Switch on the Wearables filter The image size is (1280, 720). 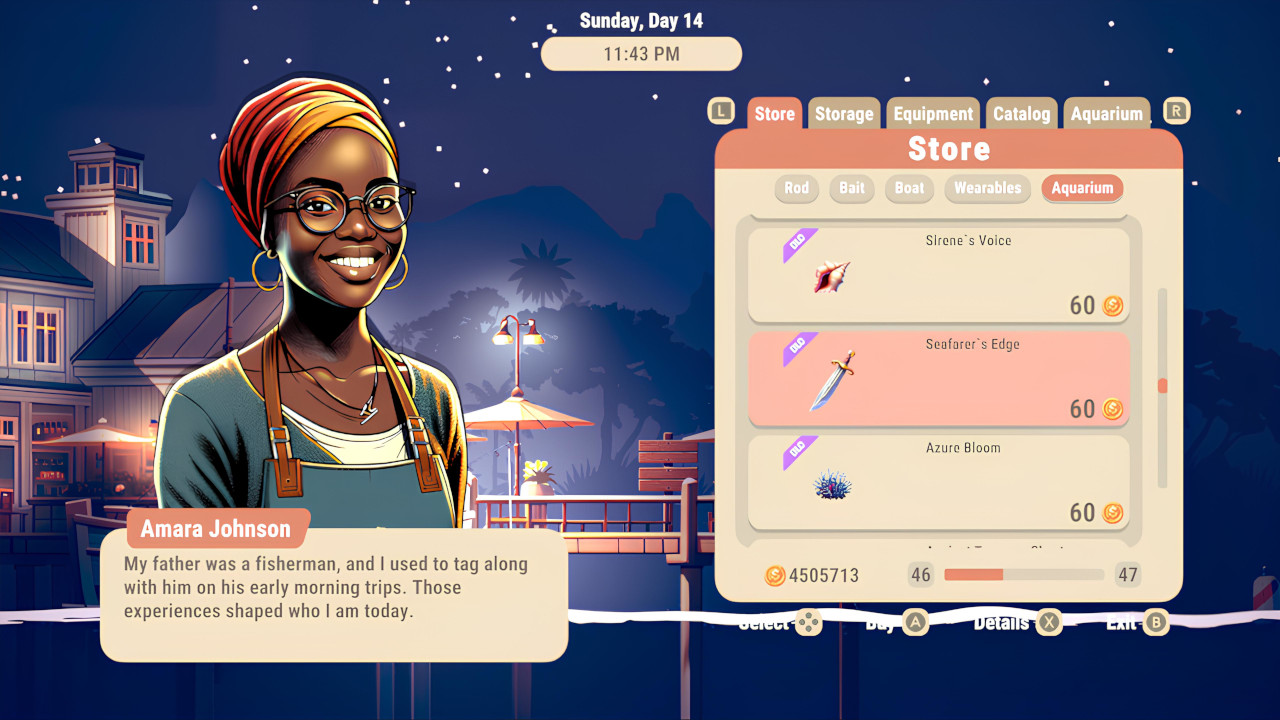[987, 188]
